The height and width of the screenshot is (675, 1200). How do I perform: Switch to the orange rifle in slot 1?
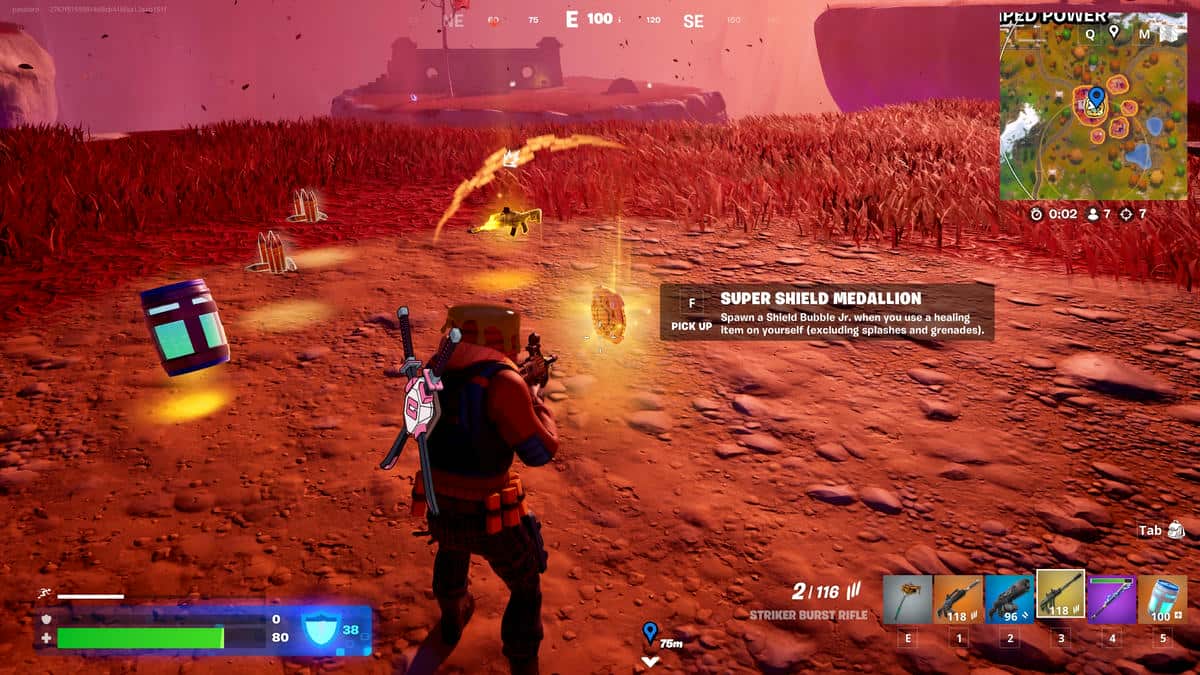[x=958, y=599]
